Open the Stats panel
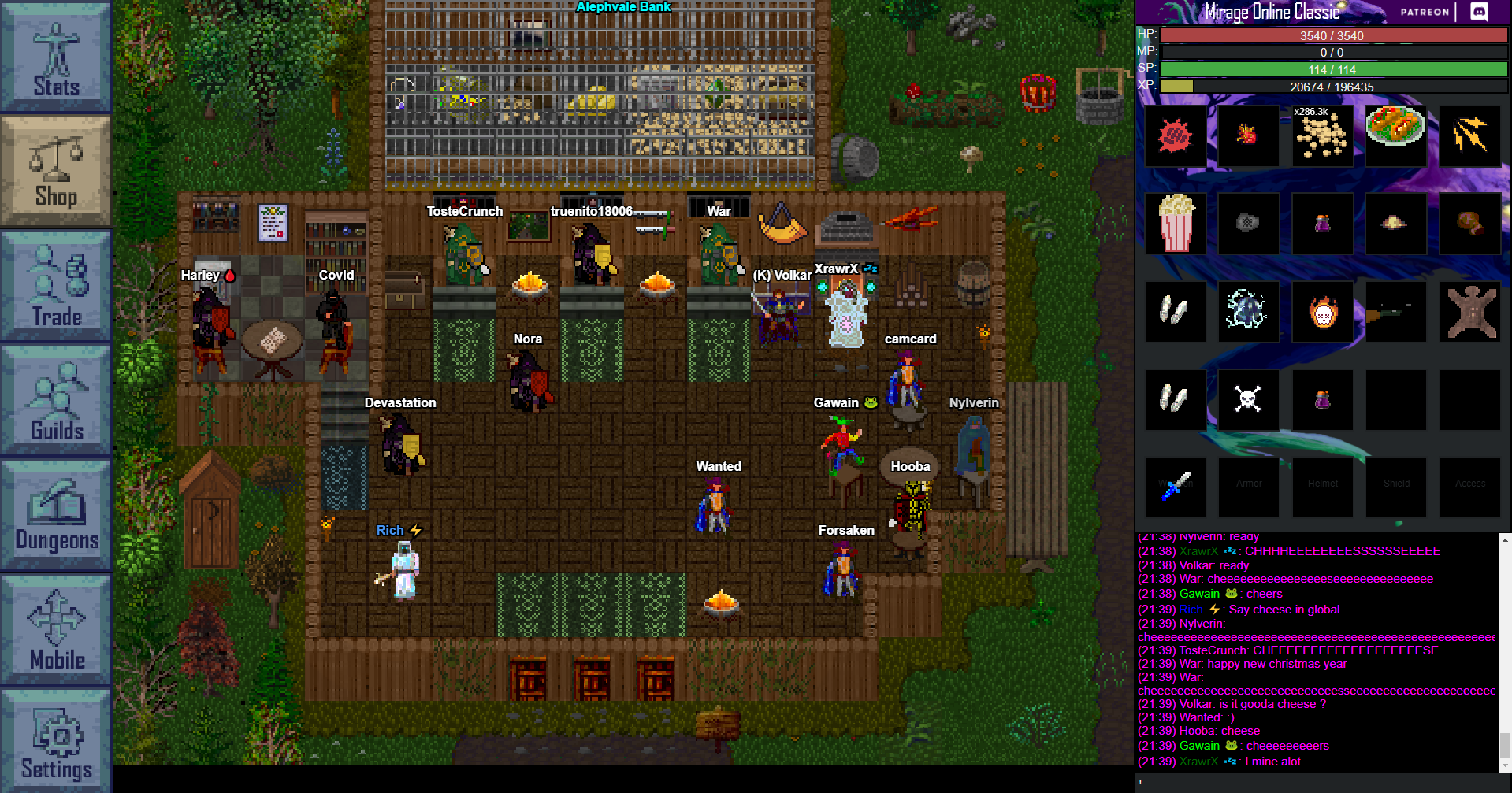This screenshot has width=1512, height=793. coord(56,55)
